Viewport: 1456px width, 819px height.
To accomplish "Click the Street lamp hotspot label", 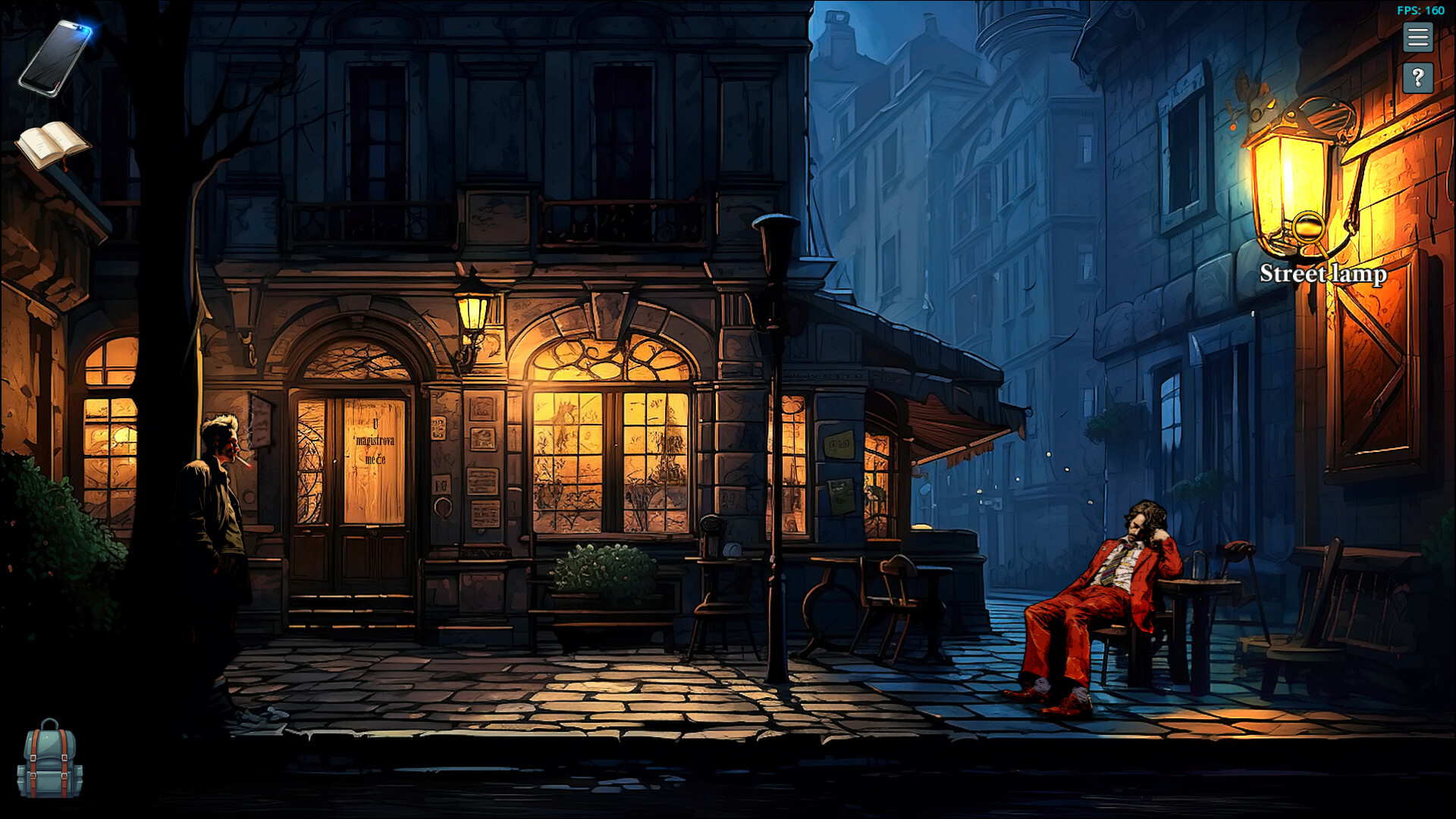I will (1323, 275).
